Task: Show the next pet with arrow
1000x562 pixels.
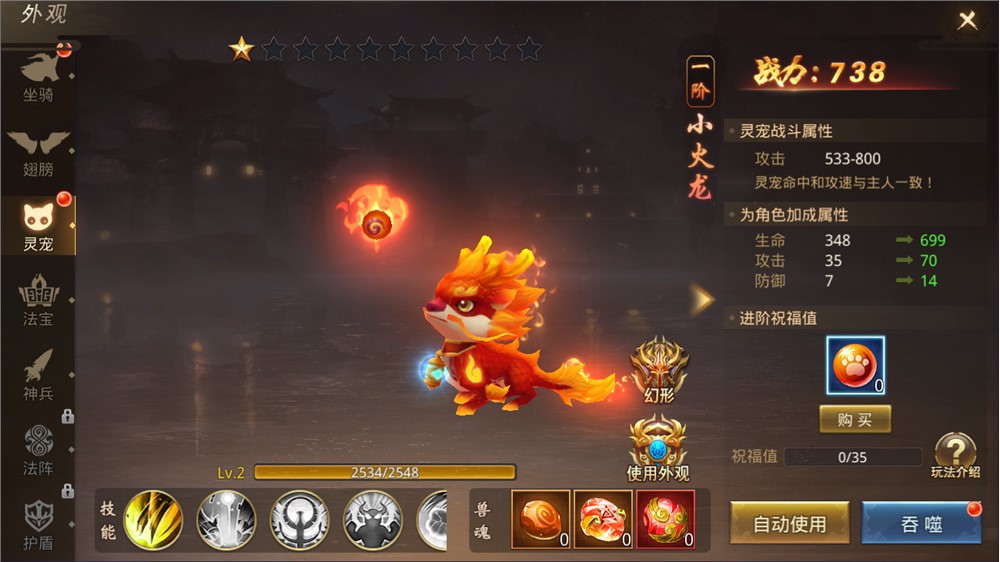Action: click(703, 299)
